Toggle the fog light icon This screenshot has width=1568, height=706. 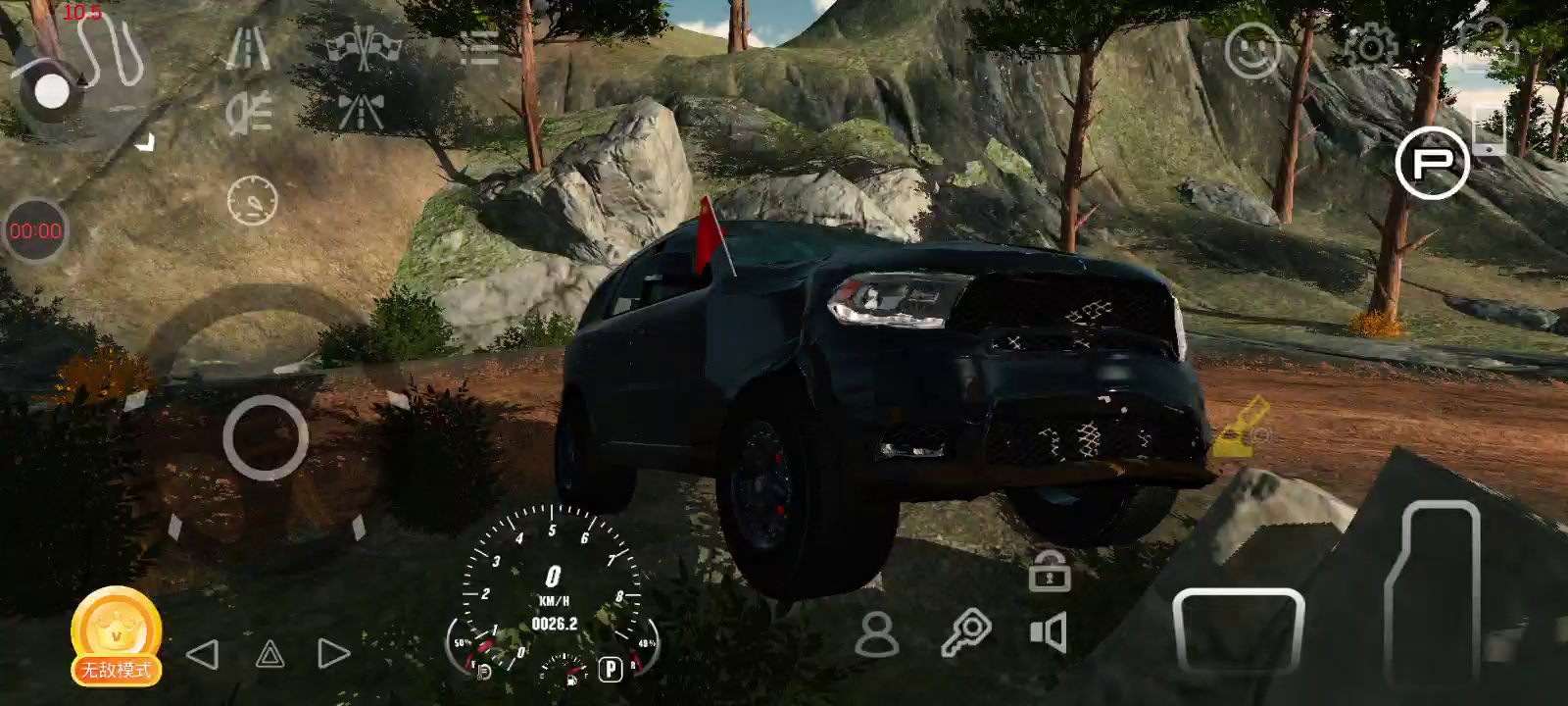(248, 113)
